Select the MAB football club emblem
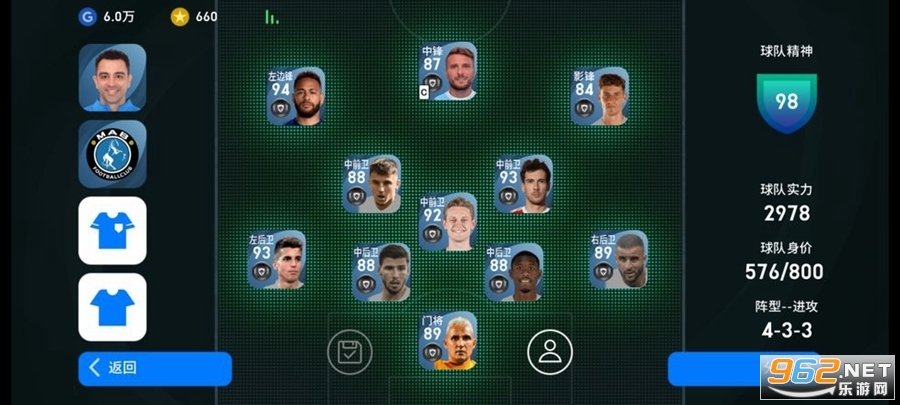900x405 pixels. tap(112, 154)
